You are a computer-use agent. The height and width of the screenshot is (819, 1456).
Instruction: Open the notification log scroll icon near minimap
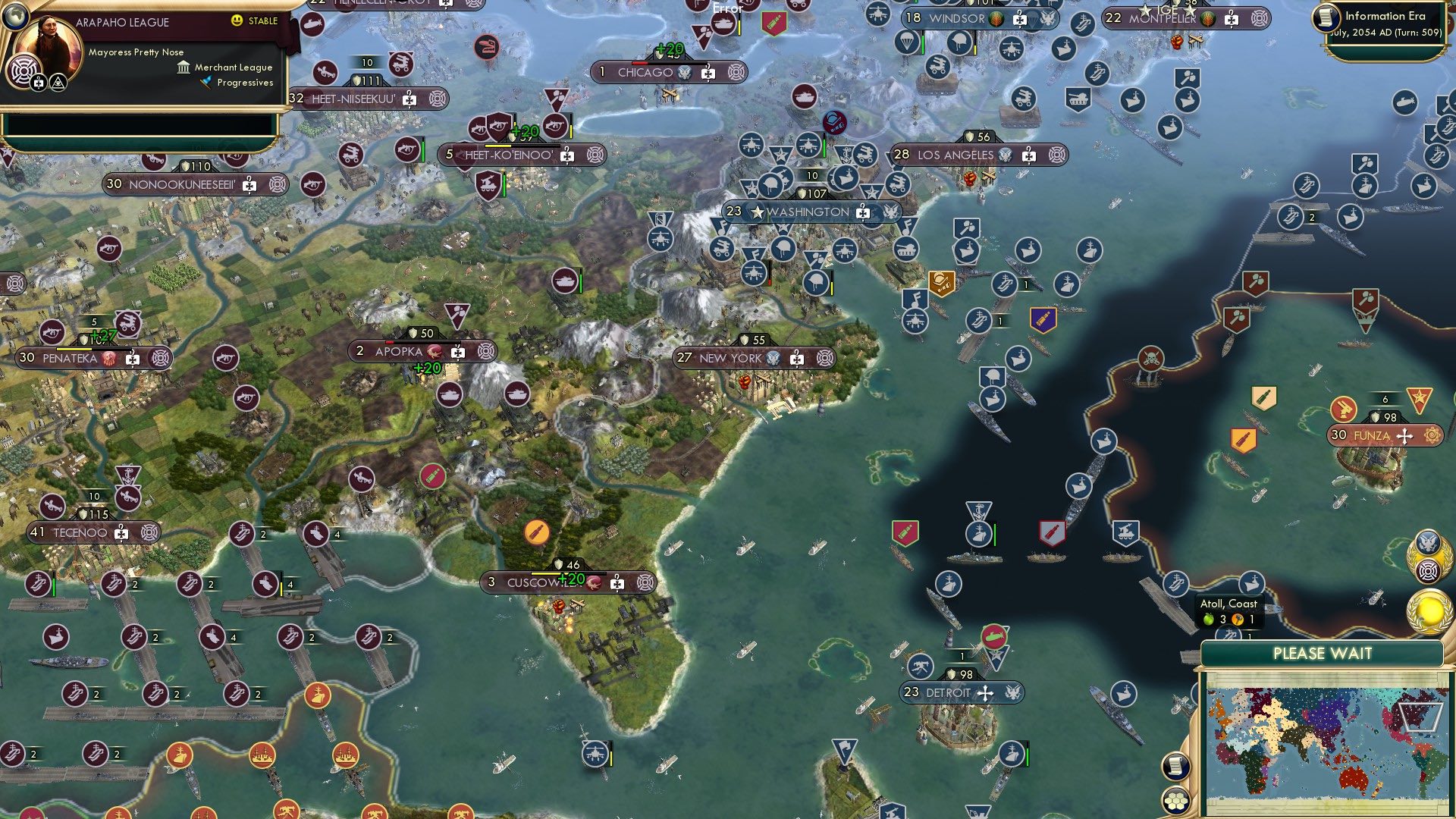(1175, 767)
